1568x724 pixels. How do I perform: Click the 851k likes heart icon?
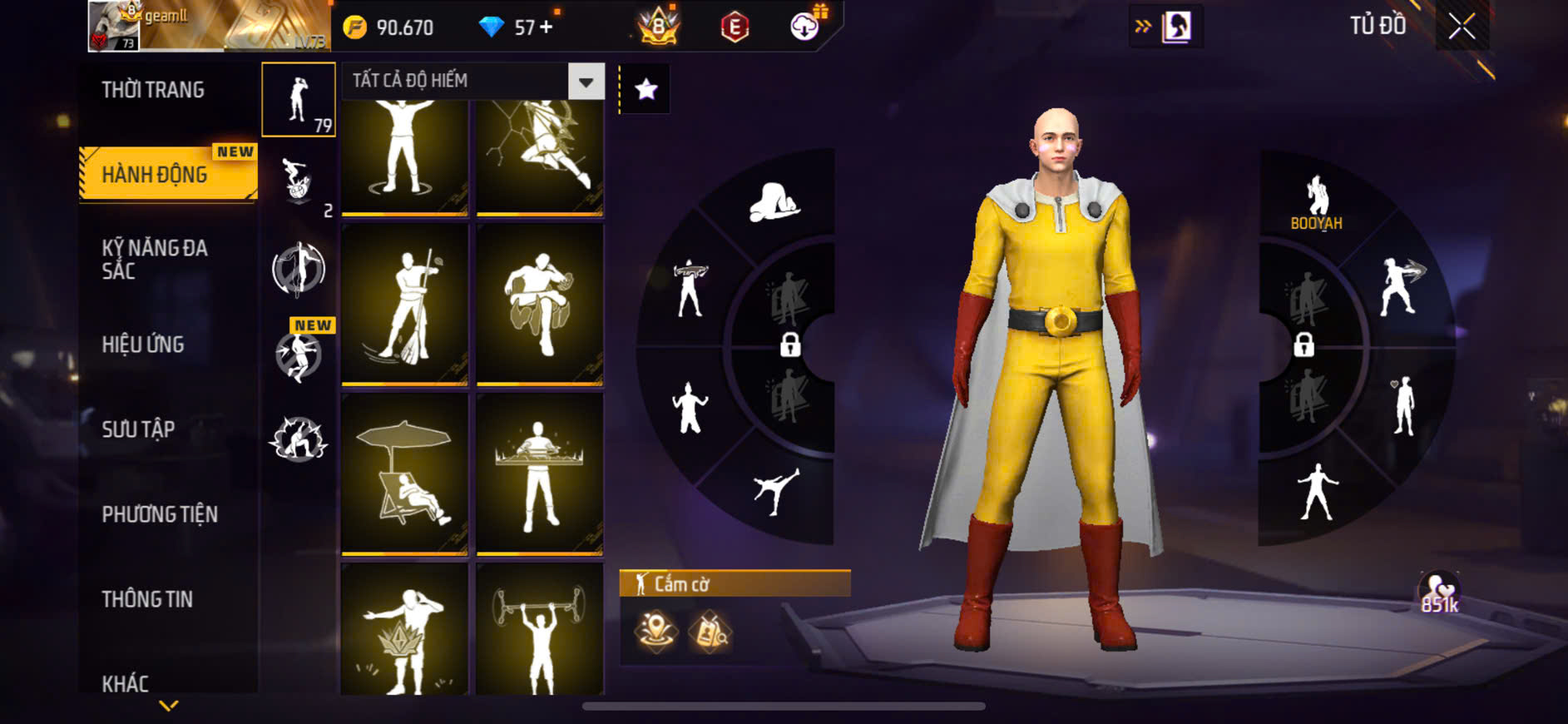(x=1439, y=593)
